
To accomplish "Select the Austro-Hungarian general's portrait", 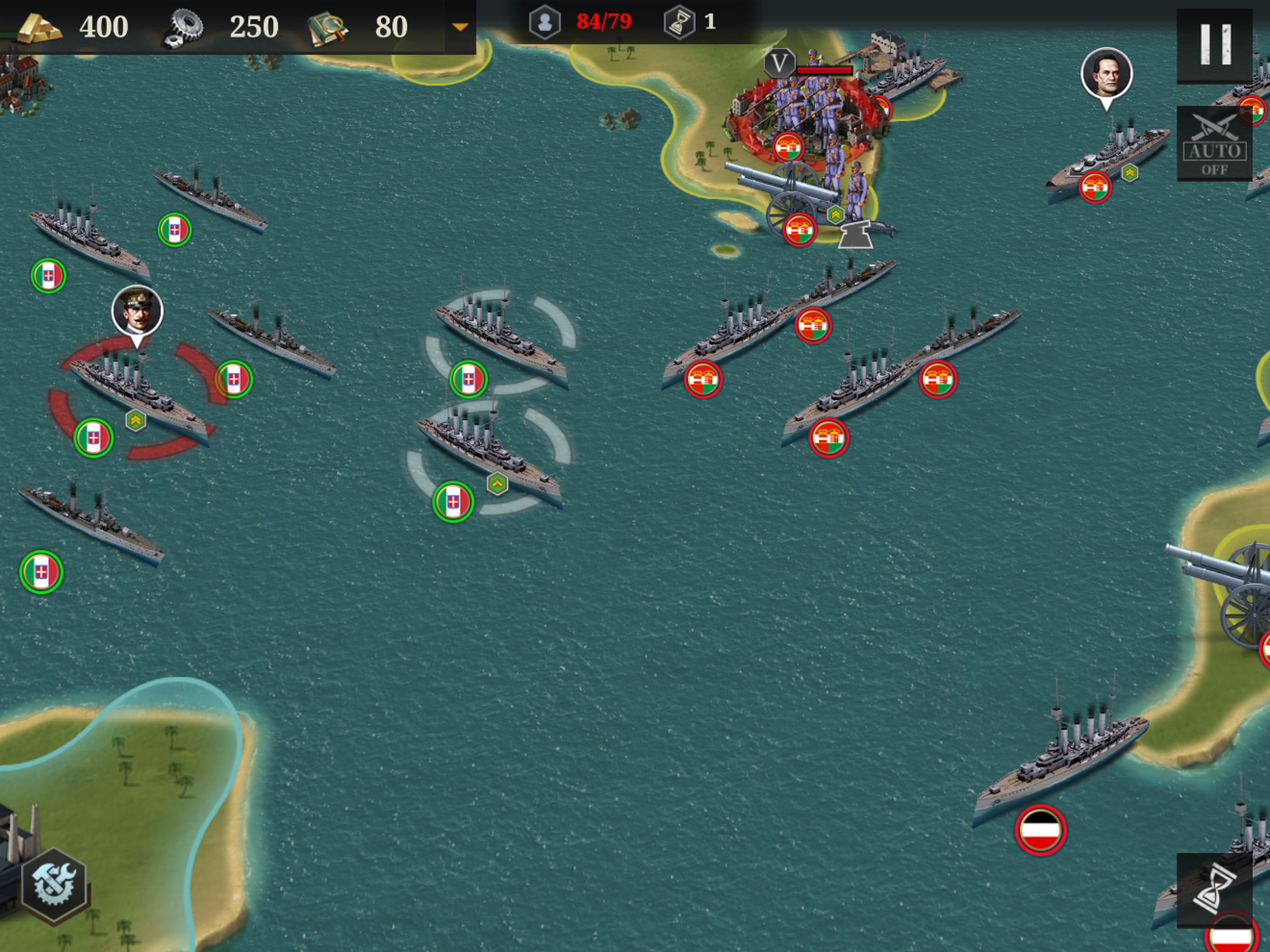I will click(1106, 73).
